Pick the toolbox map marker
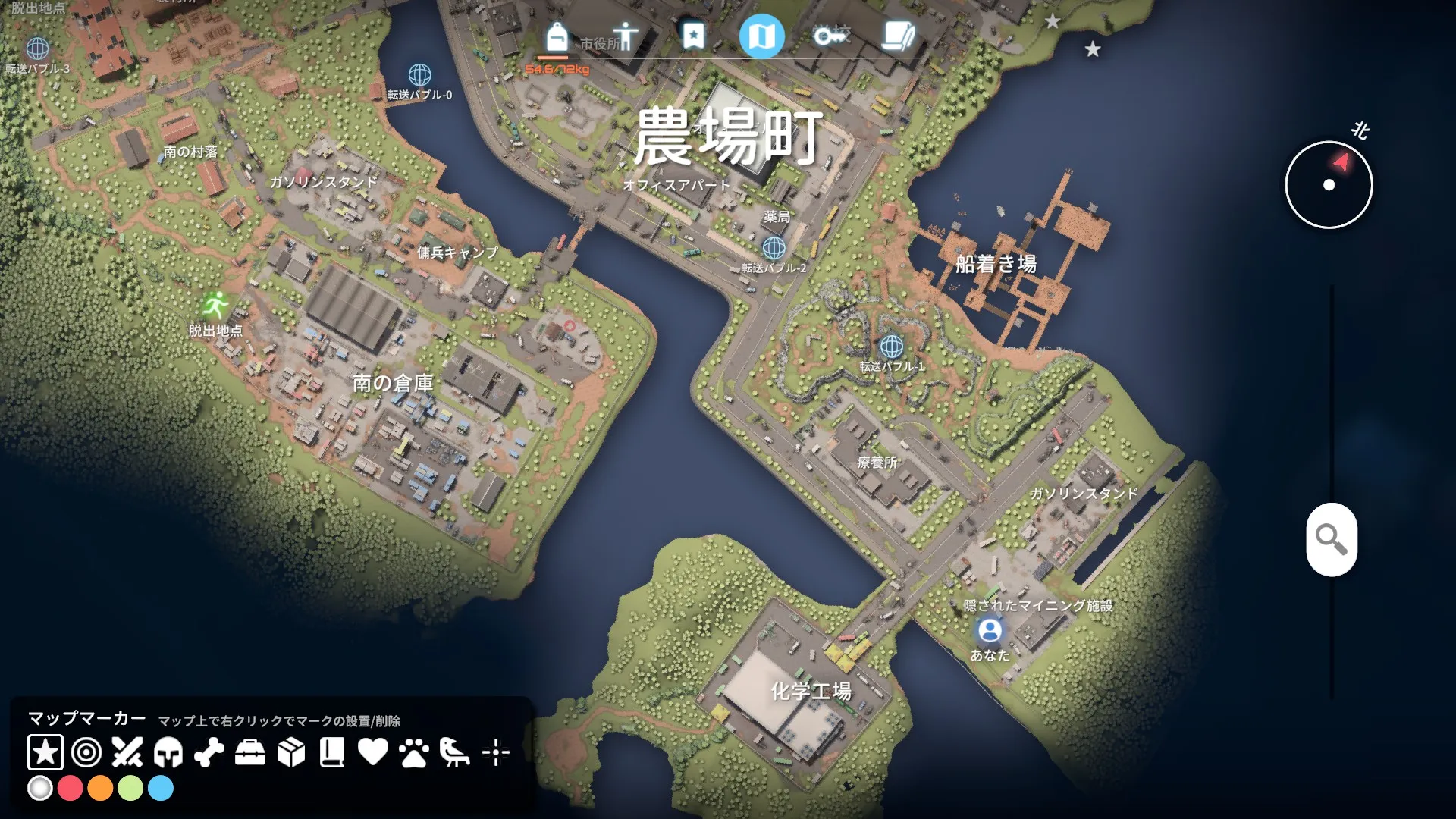The height and width of the screenshot is (819, 1456). [250, 752]
